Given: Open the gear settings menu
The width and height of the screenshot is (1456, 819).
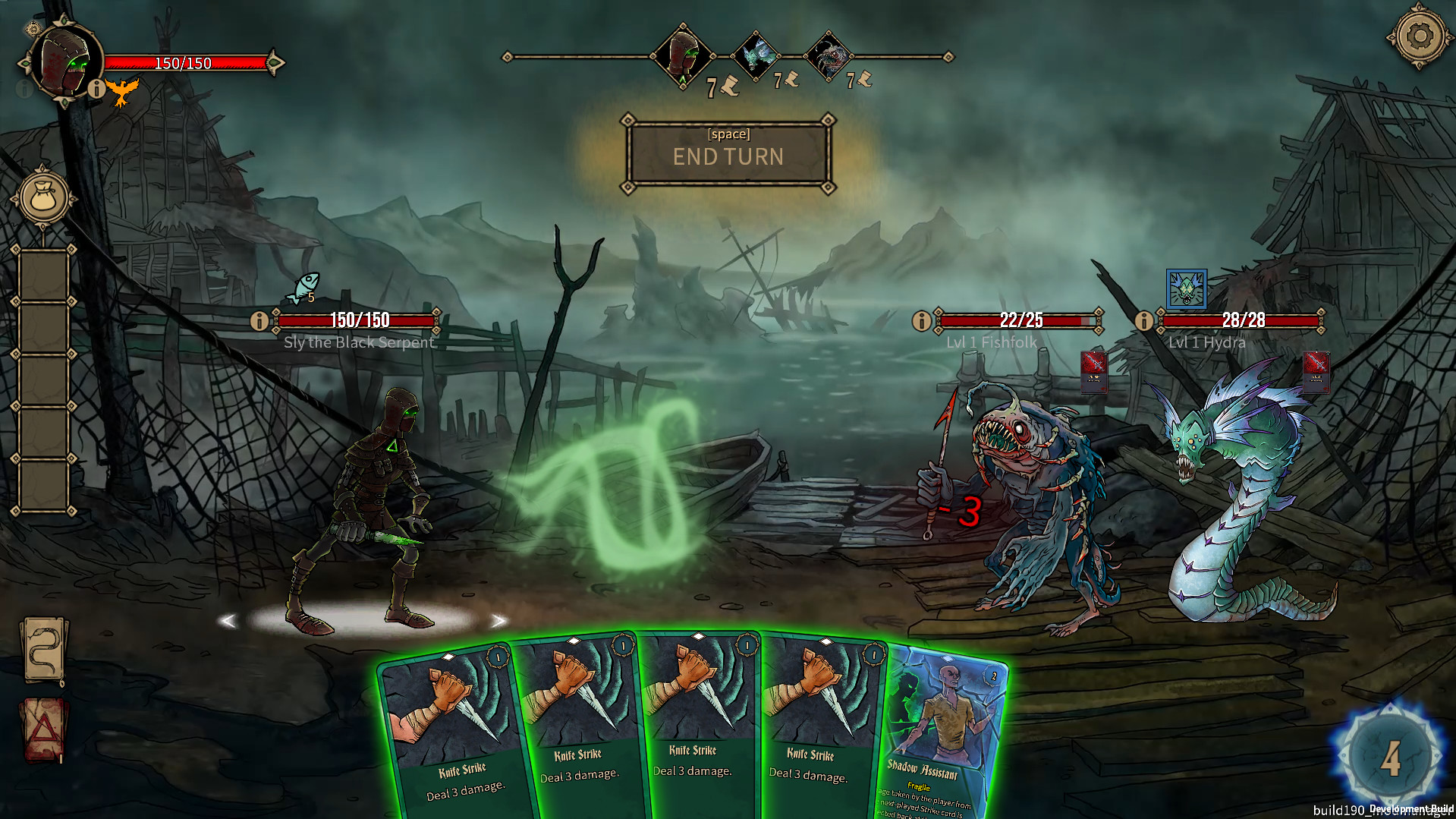Looking at the screenshot, I should pyautogui.click(x=1420, y=36).
